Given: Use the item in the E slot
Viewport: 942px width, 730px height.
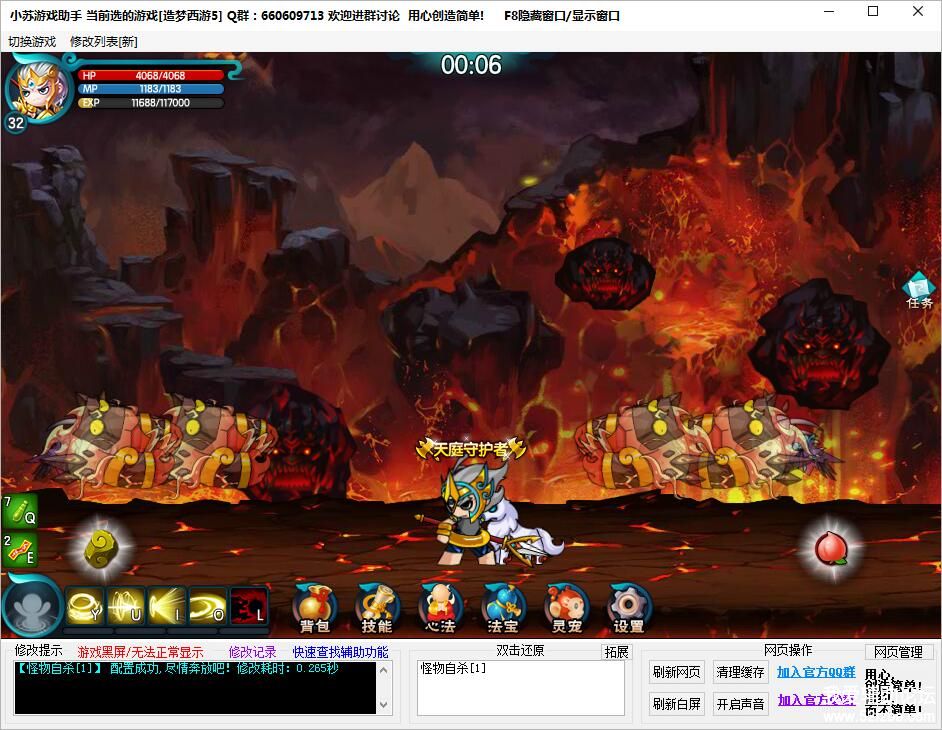Looking at the screenshot, I should 19,551.
